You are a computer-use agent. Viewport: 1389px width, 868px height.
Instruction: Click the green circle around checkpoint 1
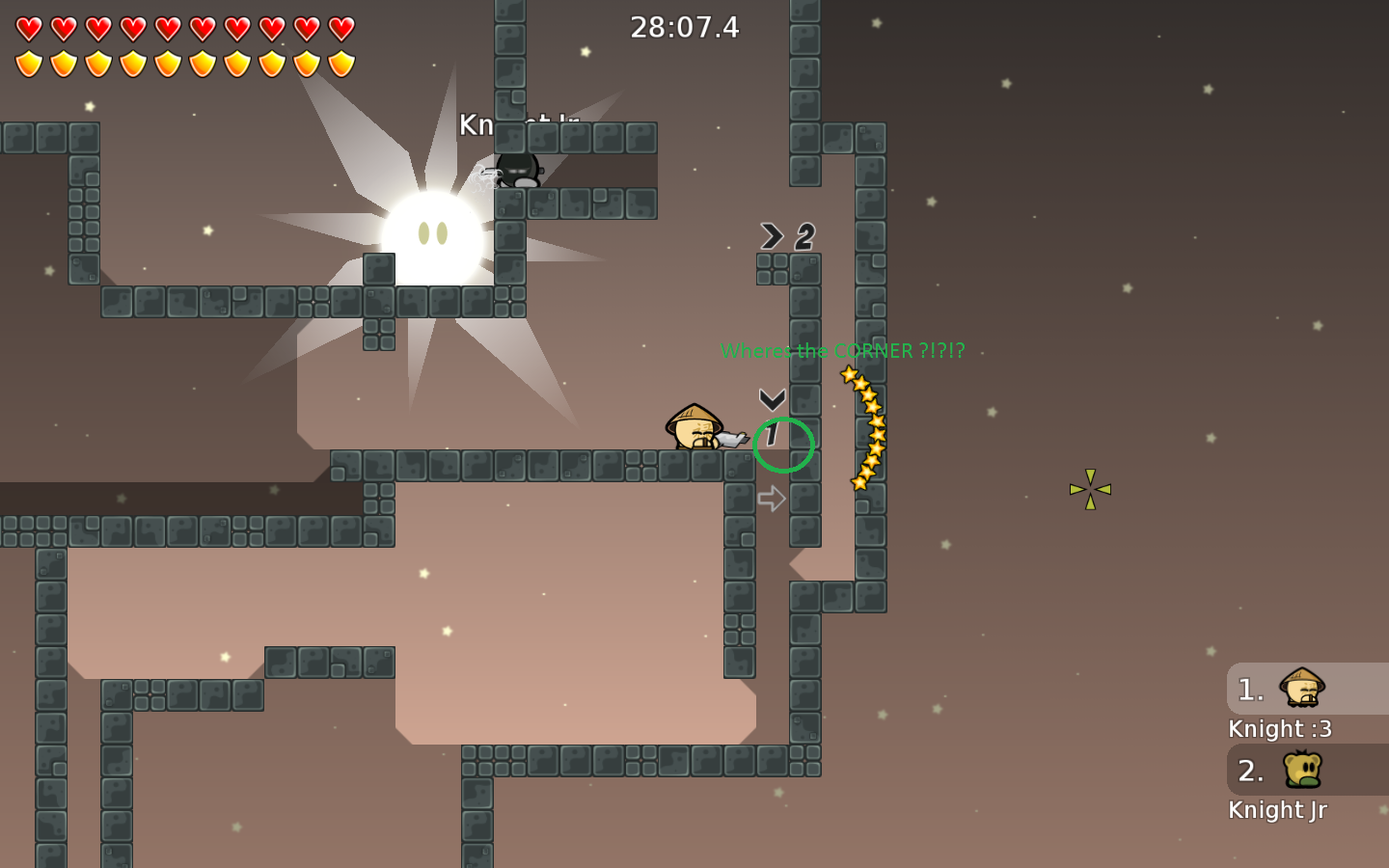pyautogui.click(x=783, y=444)
